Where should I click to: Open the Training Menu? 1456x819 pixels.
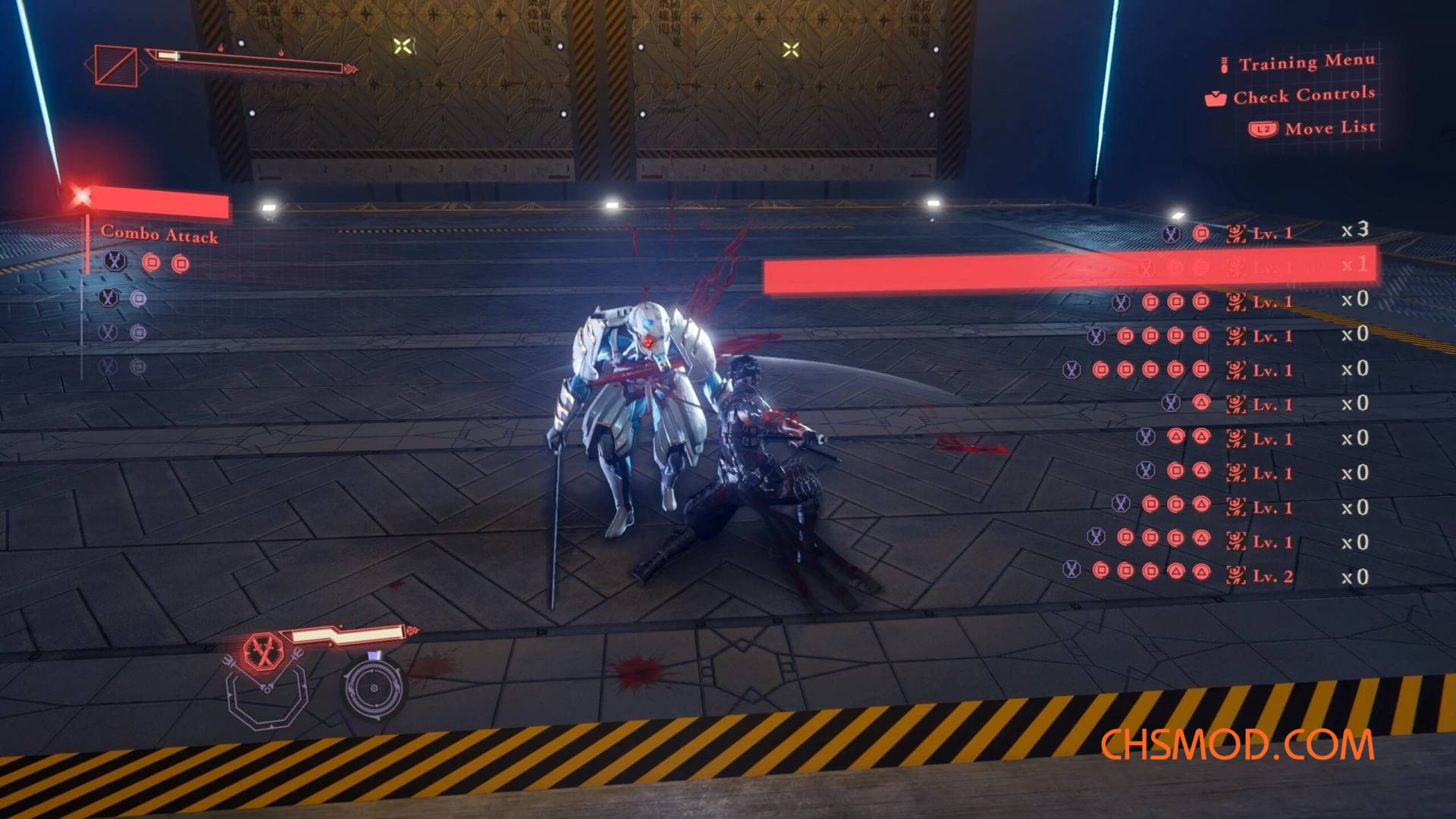(1306, 62)
